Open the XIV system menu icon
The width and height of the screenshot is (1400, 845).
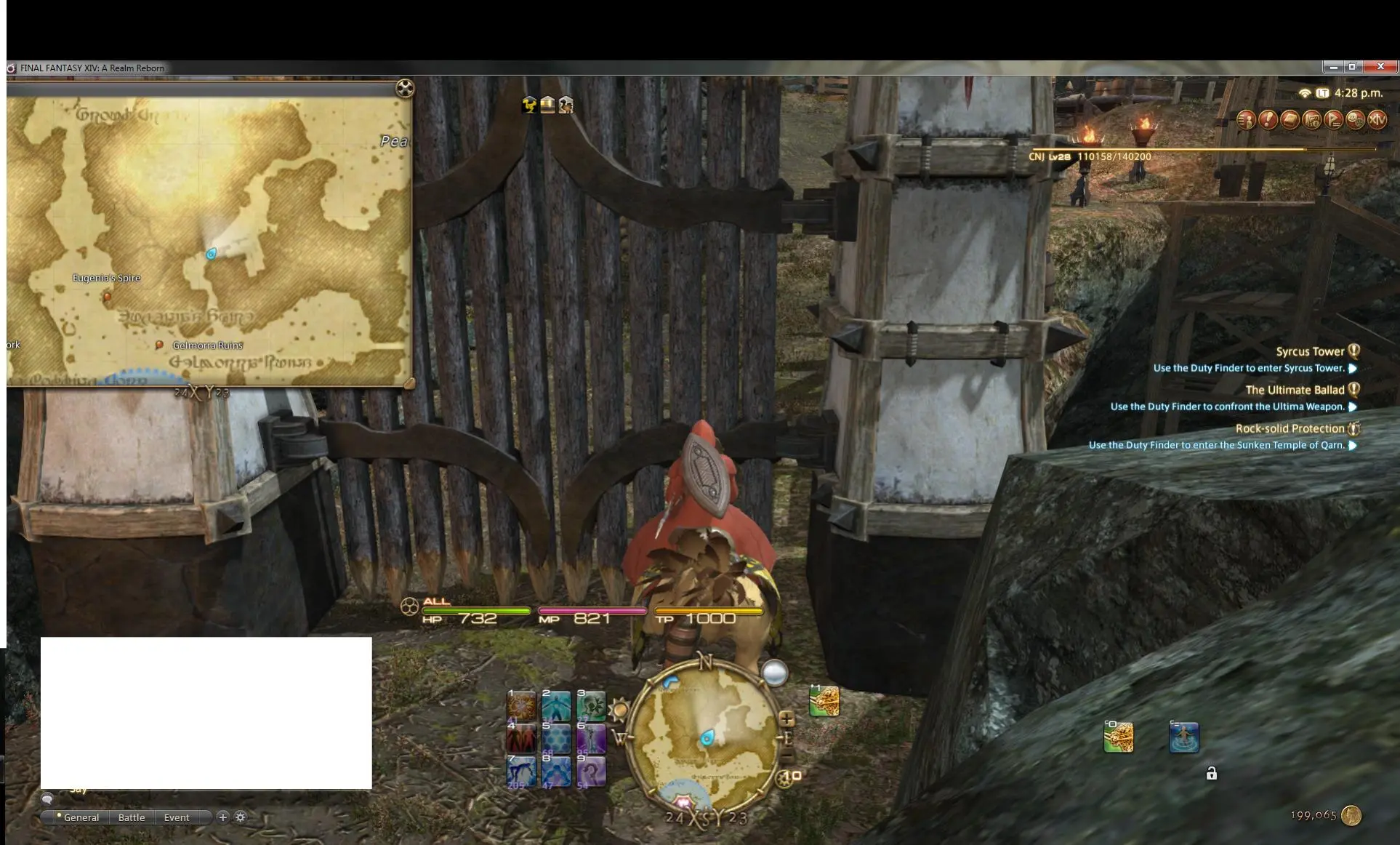pos(1377,120)
